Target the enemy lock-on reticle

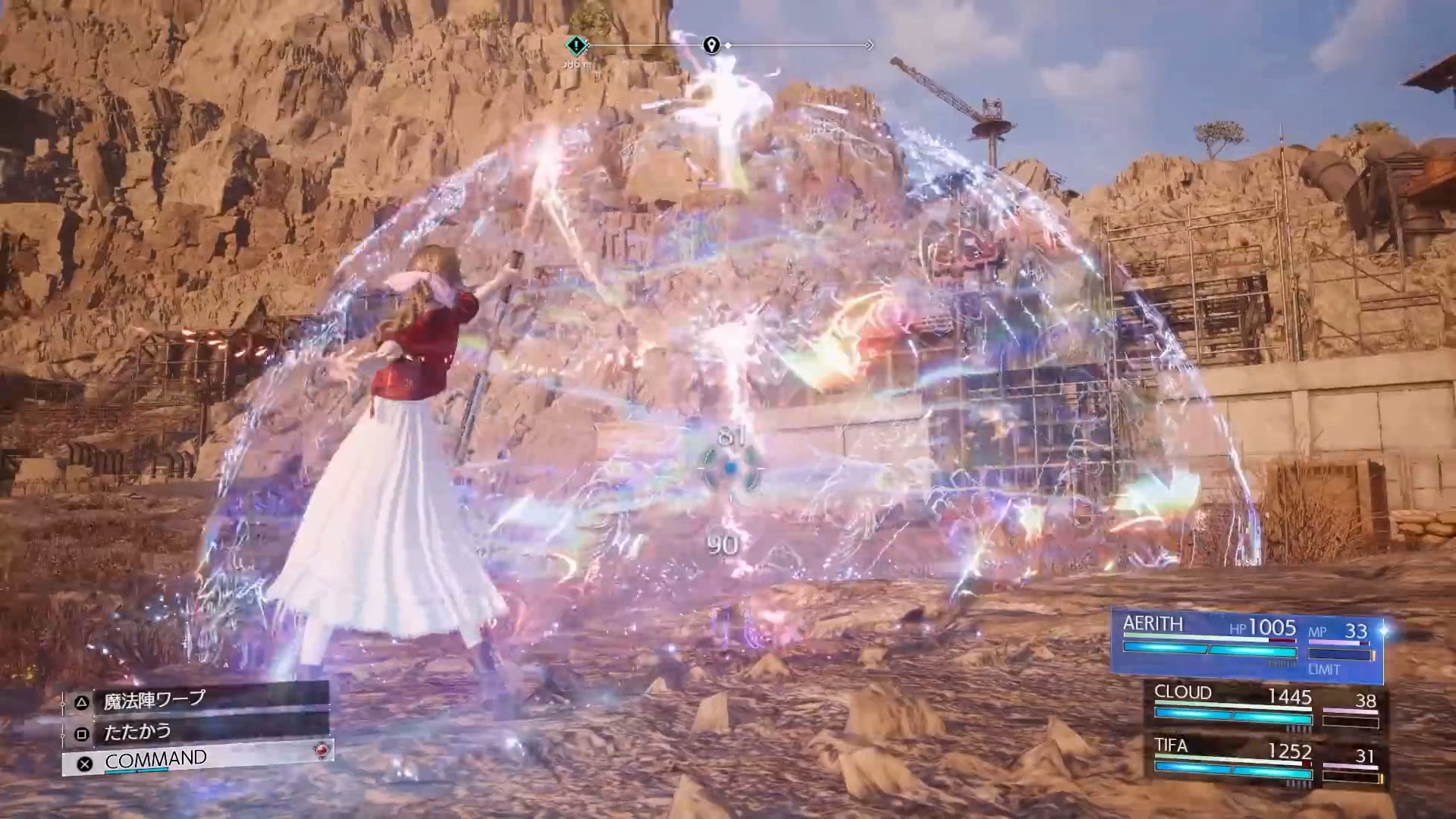pos(730,469)
